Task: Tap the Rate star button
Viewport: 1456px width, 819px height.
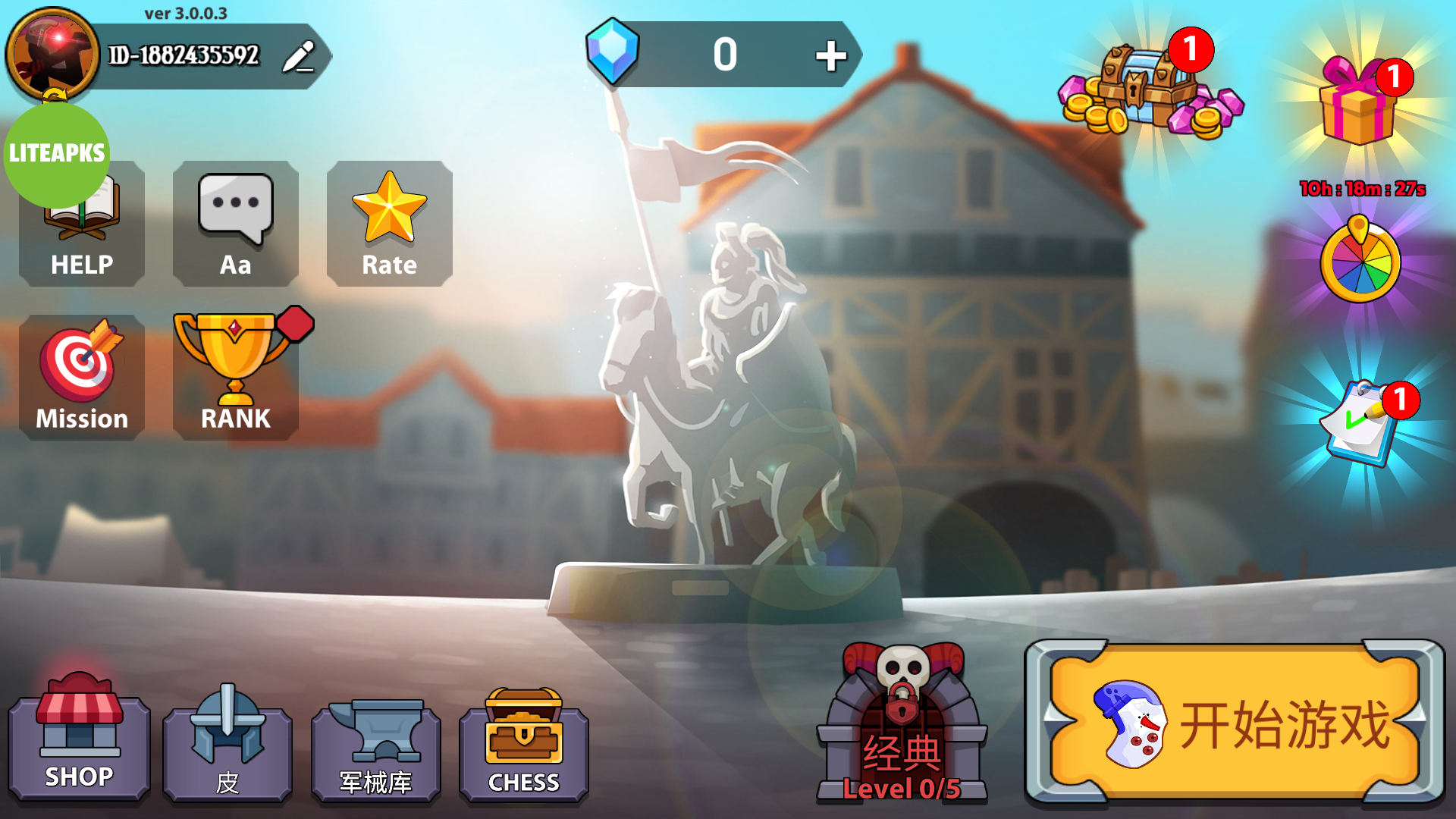Action: point(389,224)
